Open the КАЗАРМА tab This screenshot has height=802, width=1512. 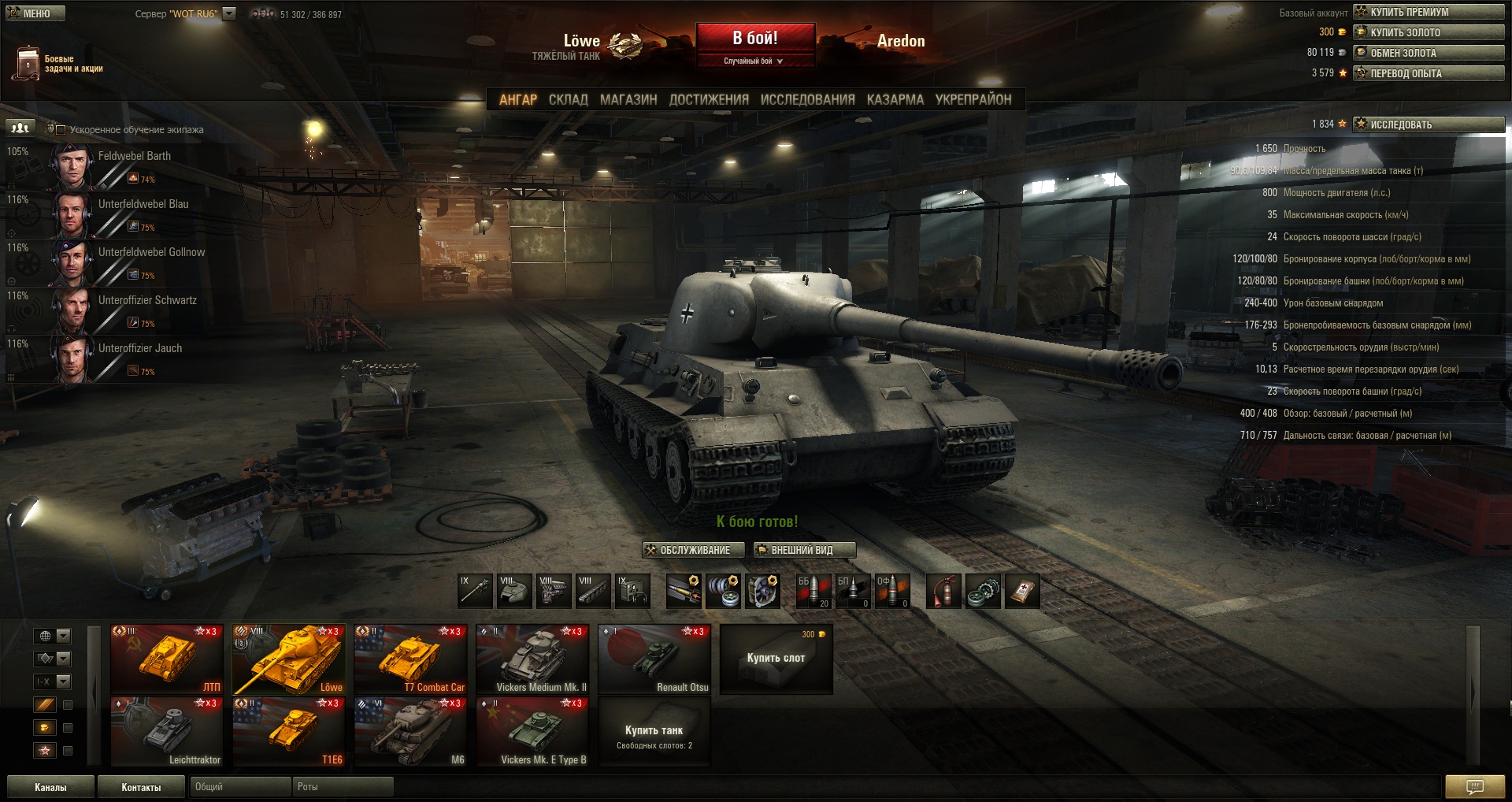pos(895,100)
